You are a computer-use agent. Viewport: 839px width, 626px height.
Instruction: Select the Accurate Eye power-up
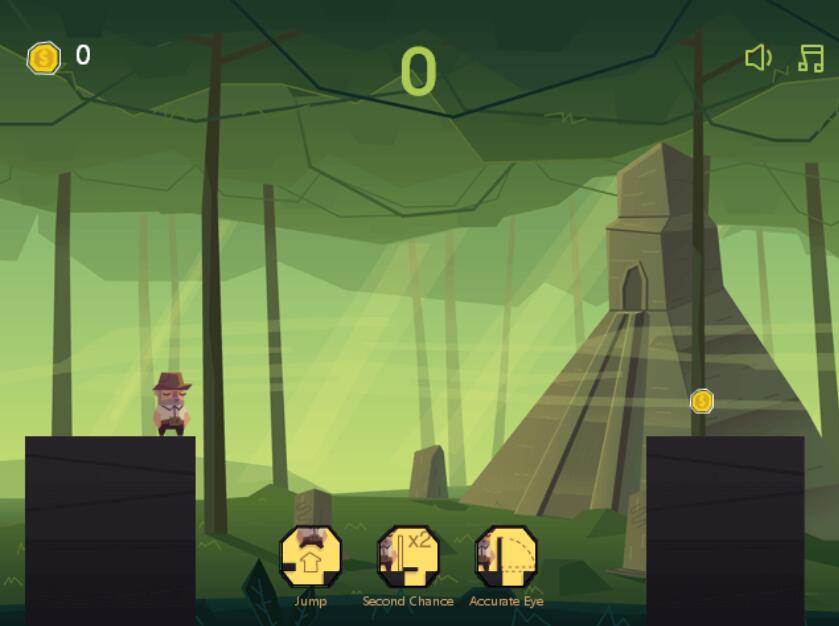point(506,557)
